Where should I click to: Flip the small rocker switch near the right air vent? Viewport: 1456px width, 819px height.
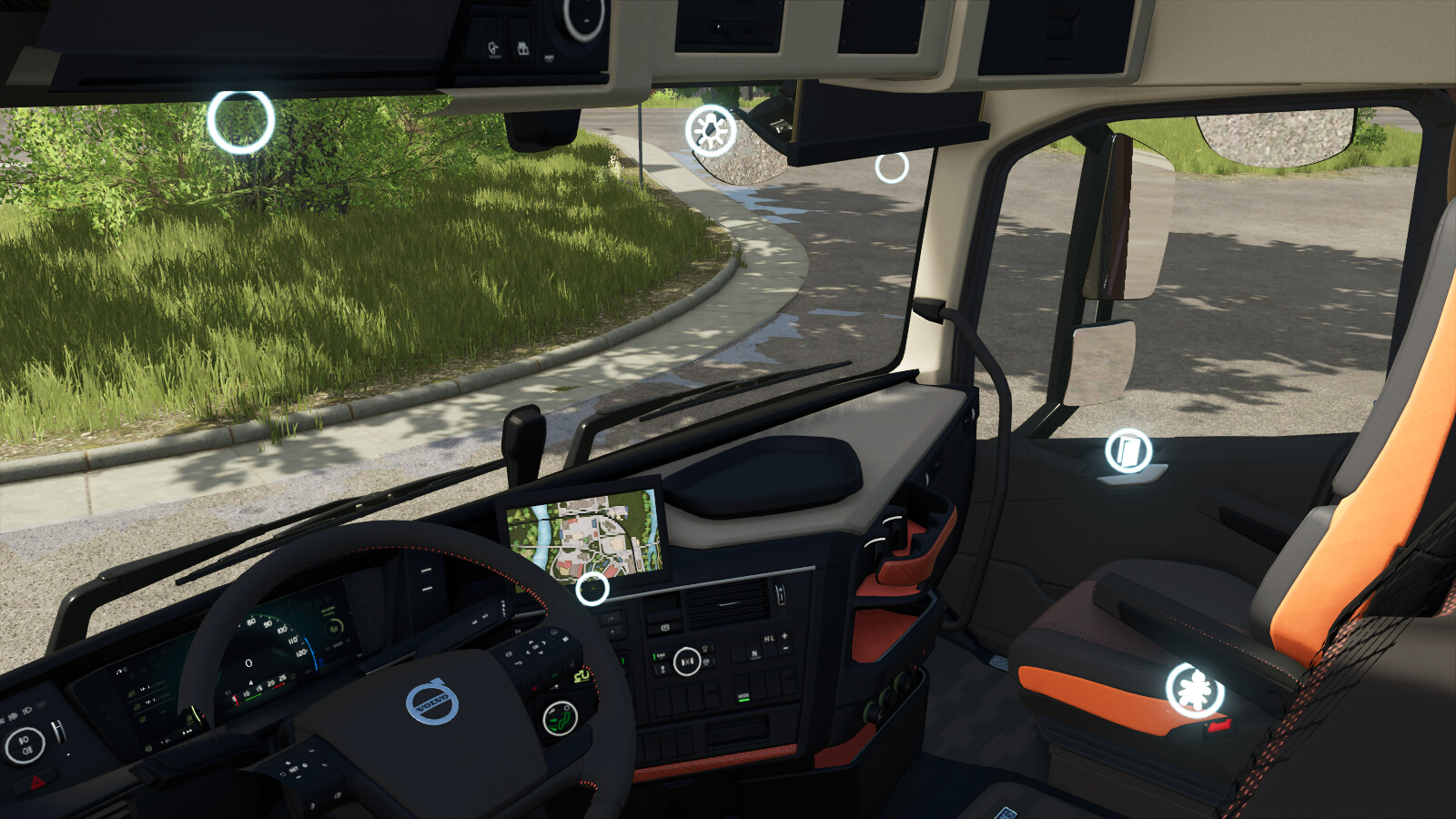tap(781, 594)
